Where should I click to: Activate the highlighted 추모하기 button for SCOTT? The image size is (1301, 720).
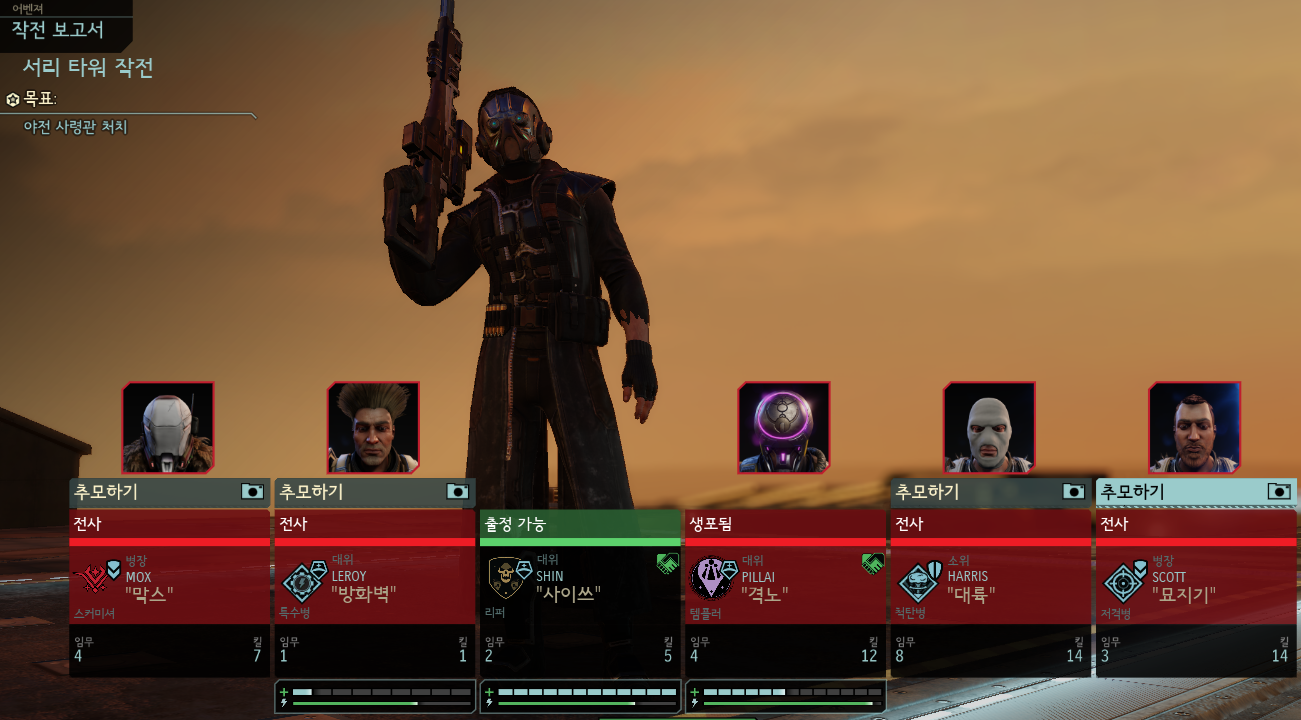(1196, 492)
